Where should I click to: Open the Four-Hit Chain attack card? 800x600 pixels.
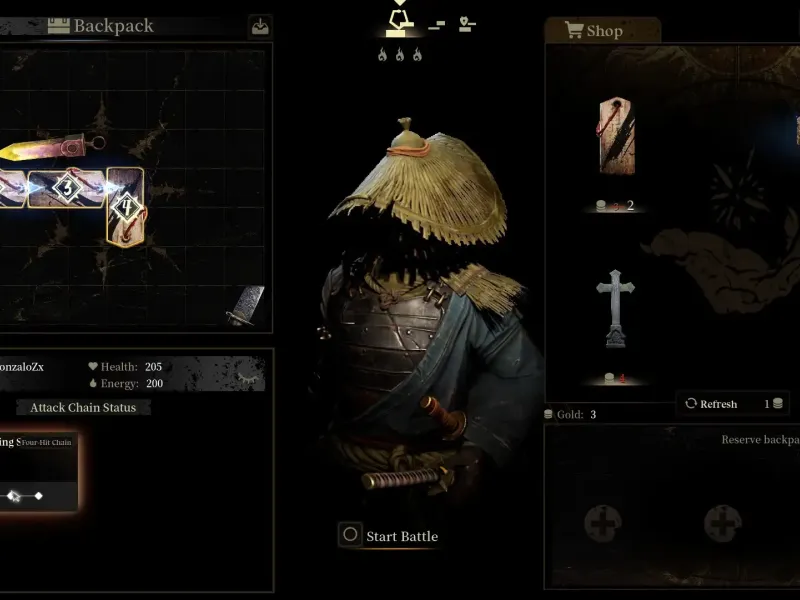(38, 471)
